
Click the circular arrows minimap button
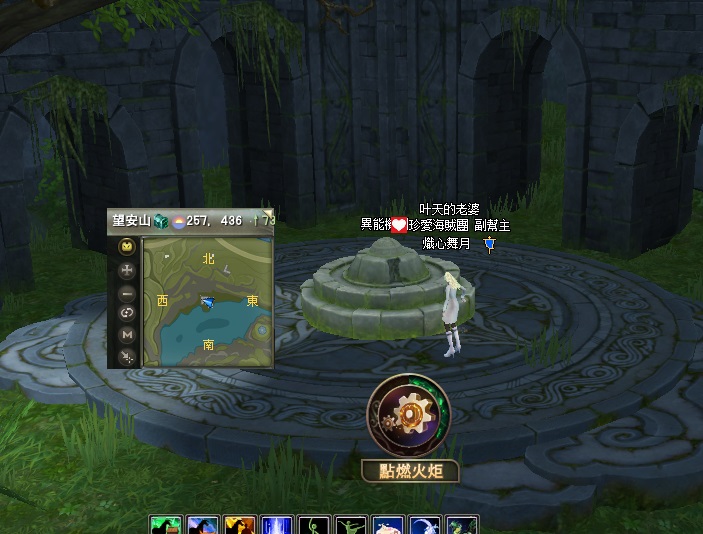(126, 313)
